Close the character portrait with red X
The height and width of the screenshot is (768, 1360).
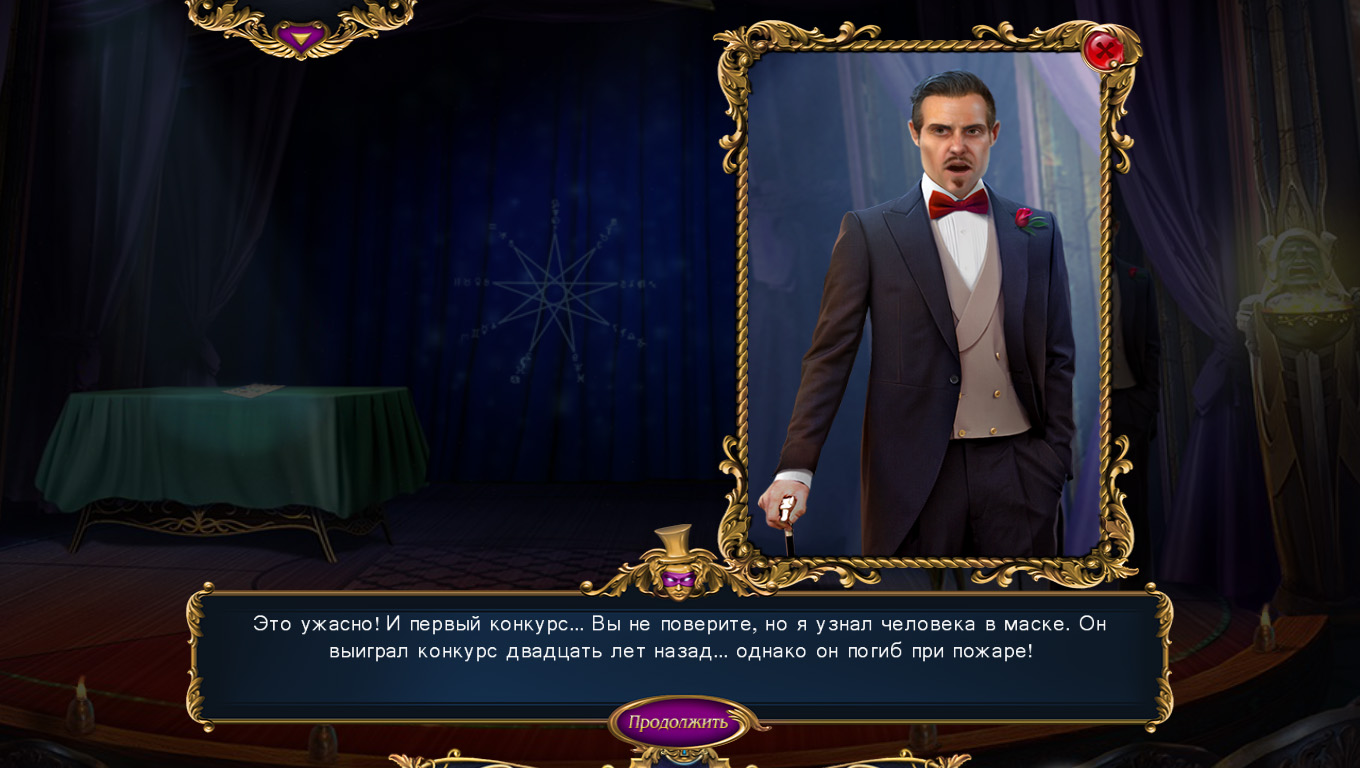(1102, 48)
